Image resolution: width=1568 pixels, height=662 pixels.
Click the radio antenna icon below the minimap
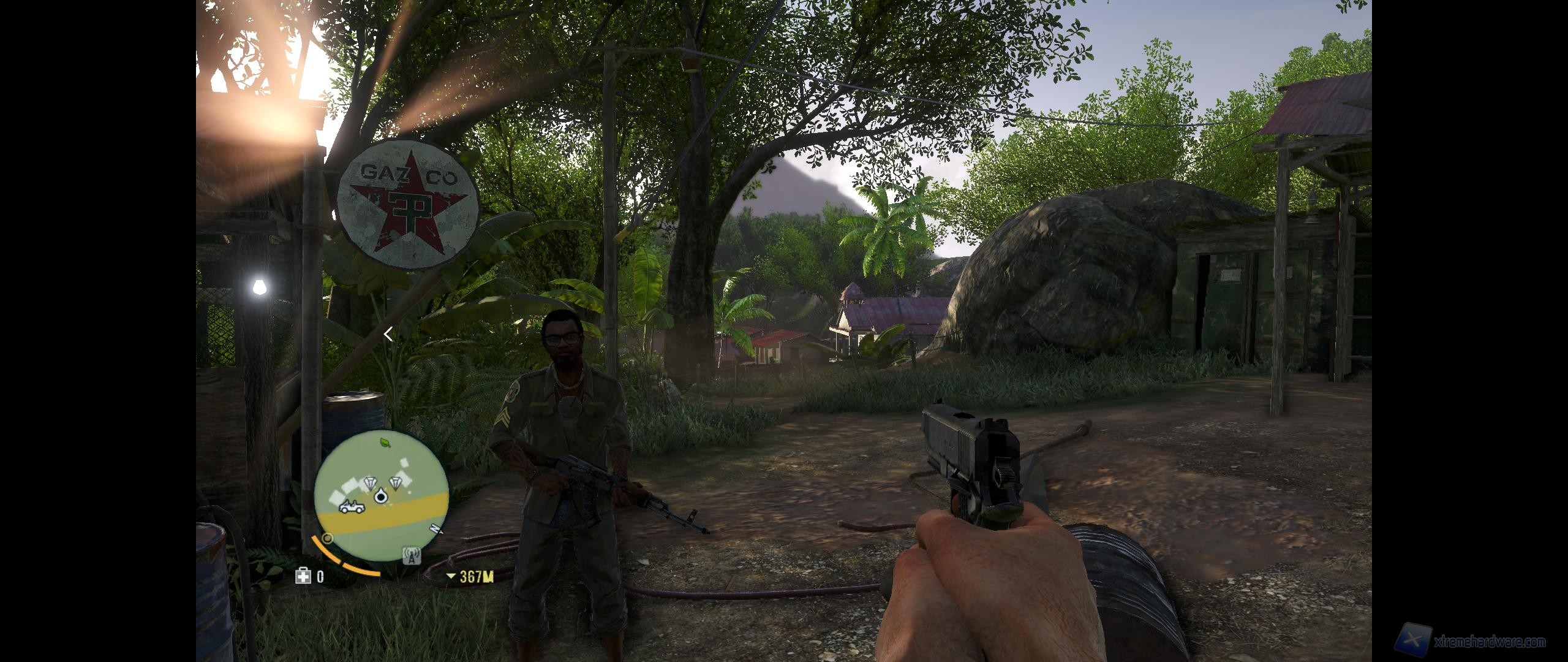pos(411,556)
